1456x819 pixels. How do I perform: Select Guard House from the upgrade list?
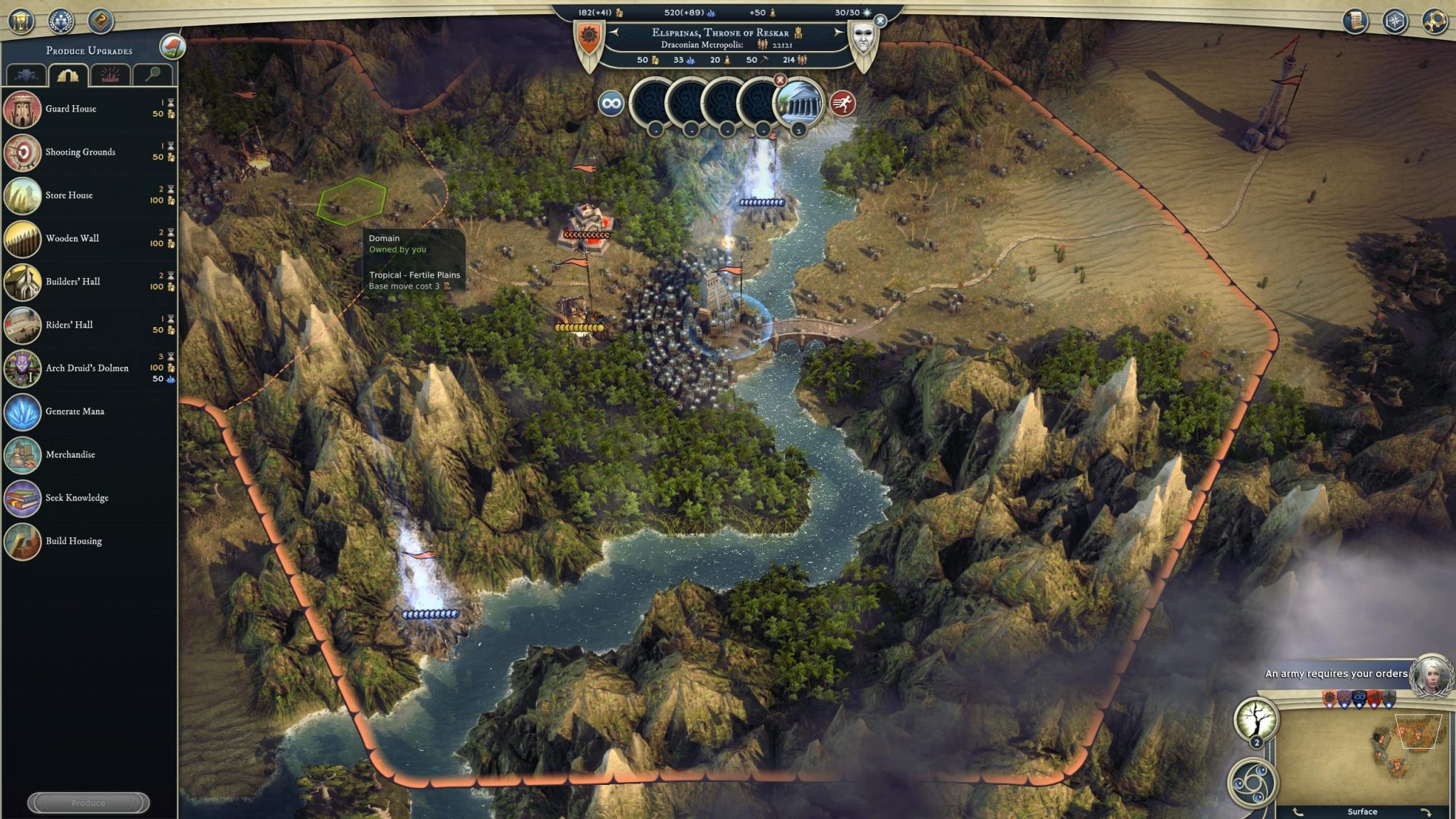point(70,109)
